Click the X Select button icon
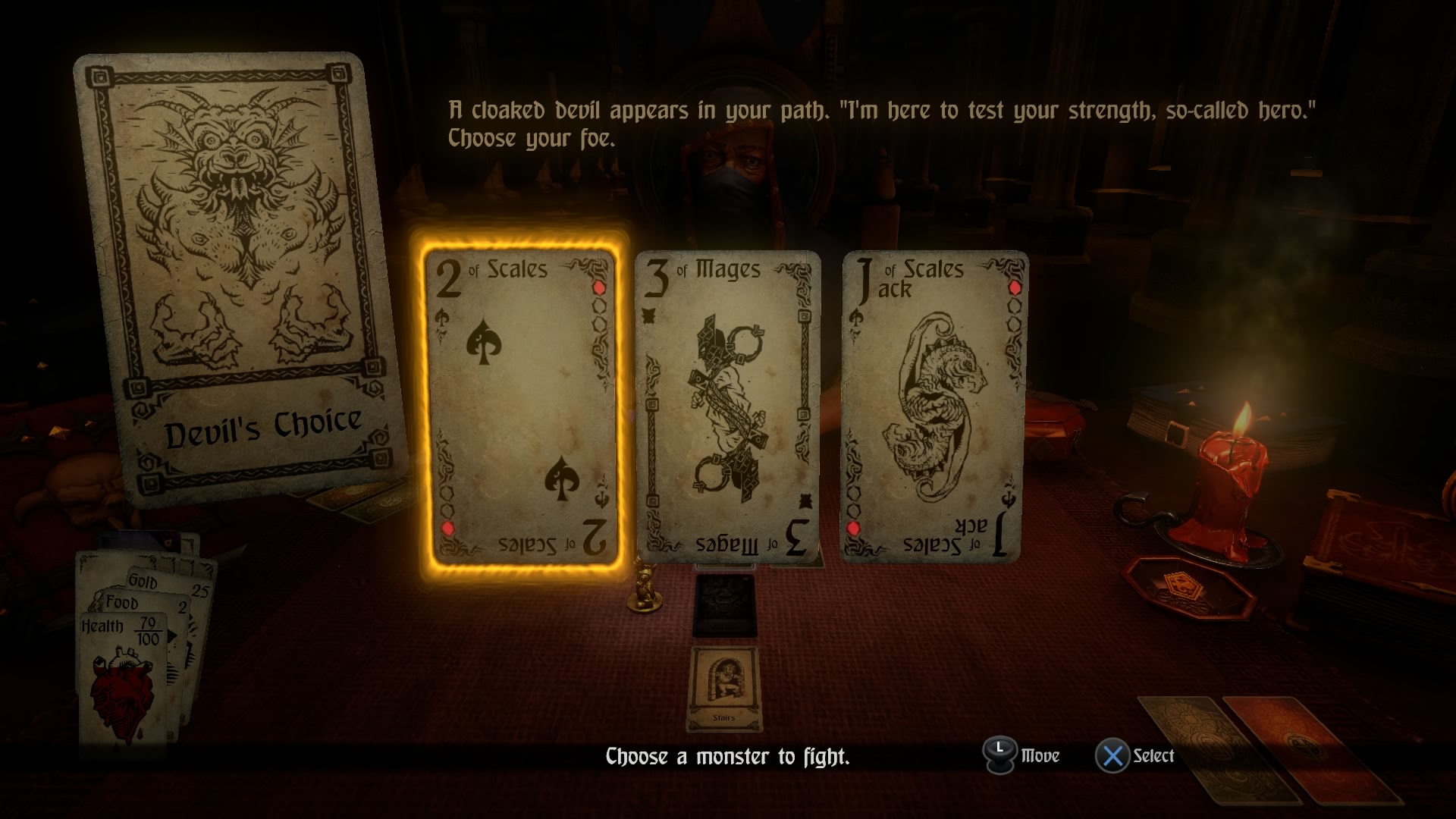 [x=1110, y=755]
